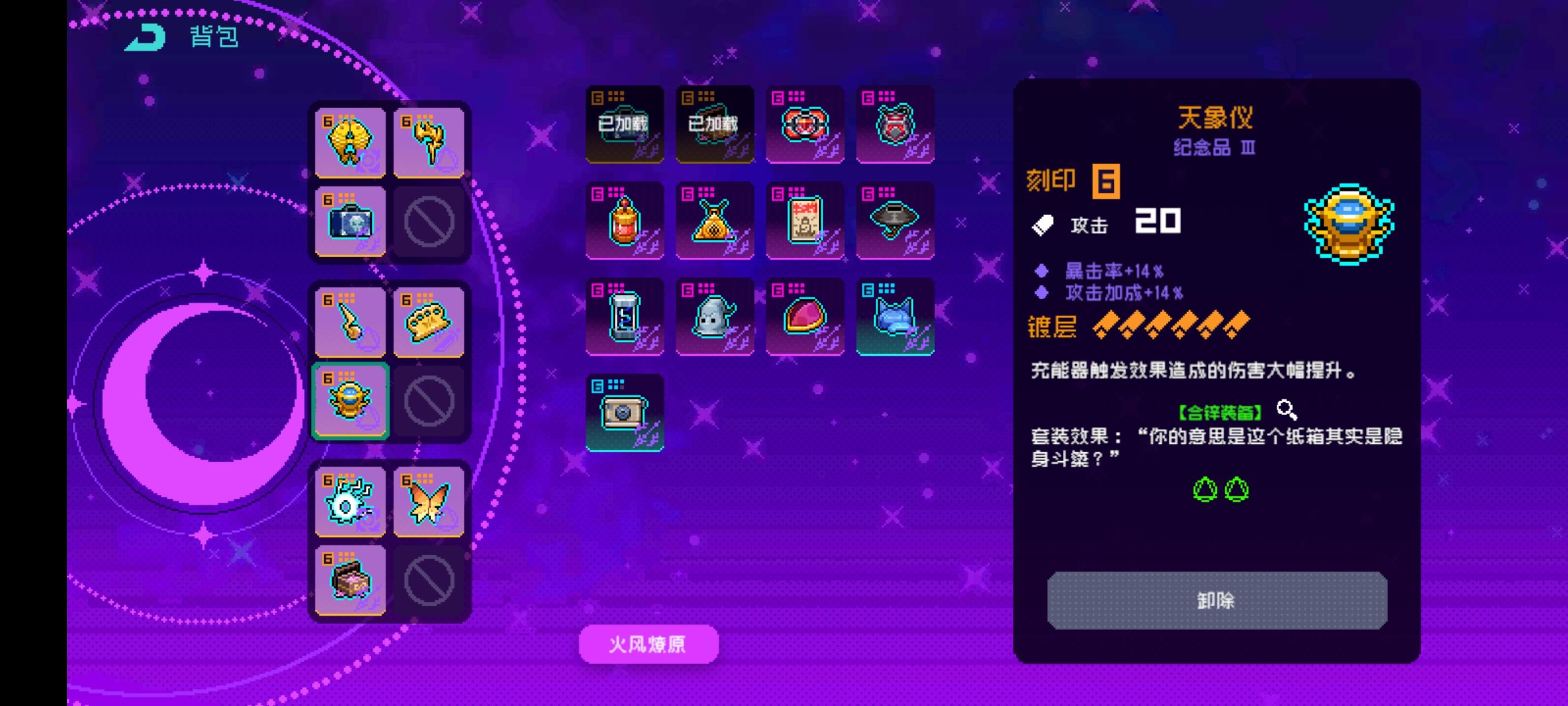
Task: Open the wanted poster trinket details
Action: click(x=804, y=221)
